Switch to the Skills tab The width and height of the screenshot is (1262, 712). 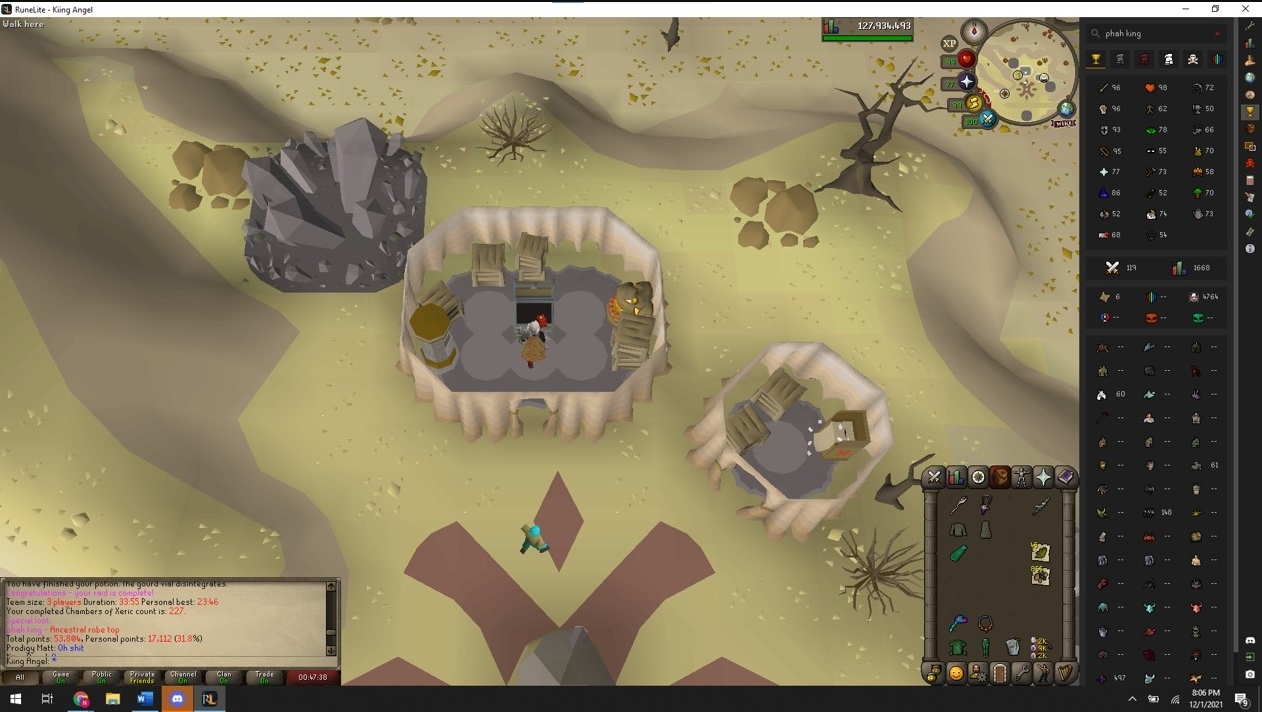coord(956,477)
